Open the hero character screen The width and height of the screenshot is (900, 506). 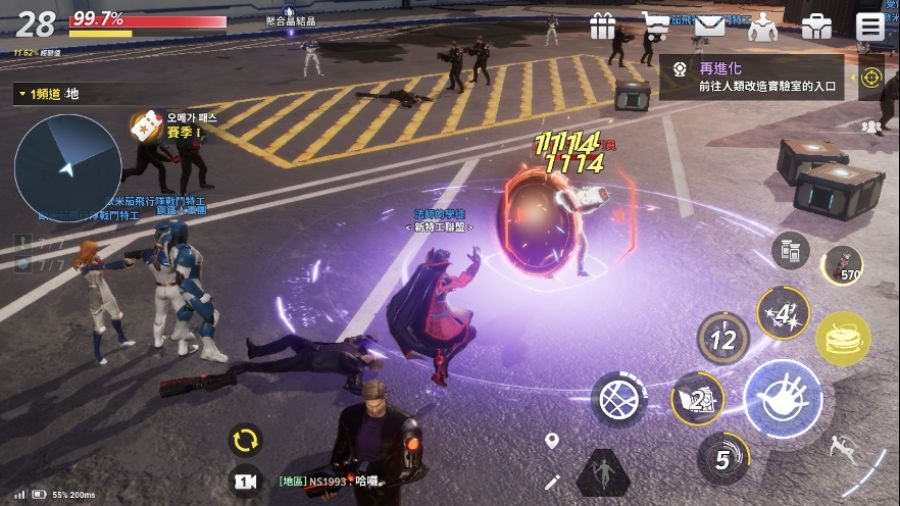[x=763, y=25]
